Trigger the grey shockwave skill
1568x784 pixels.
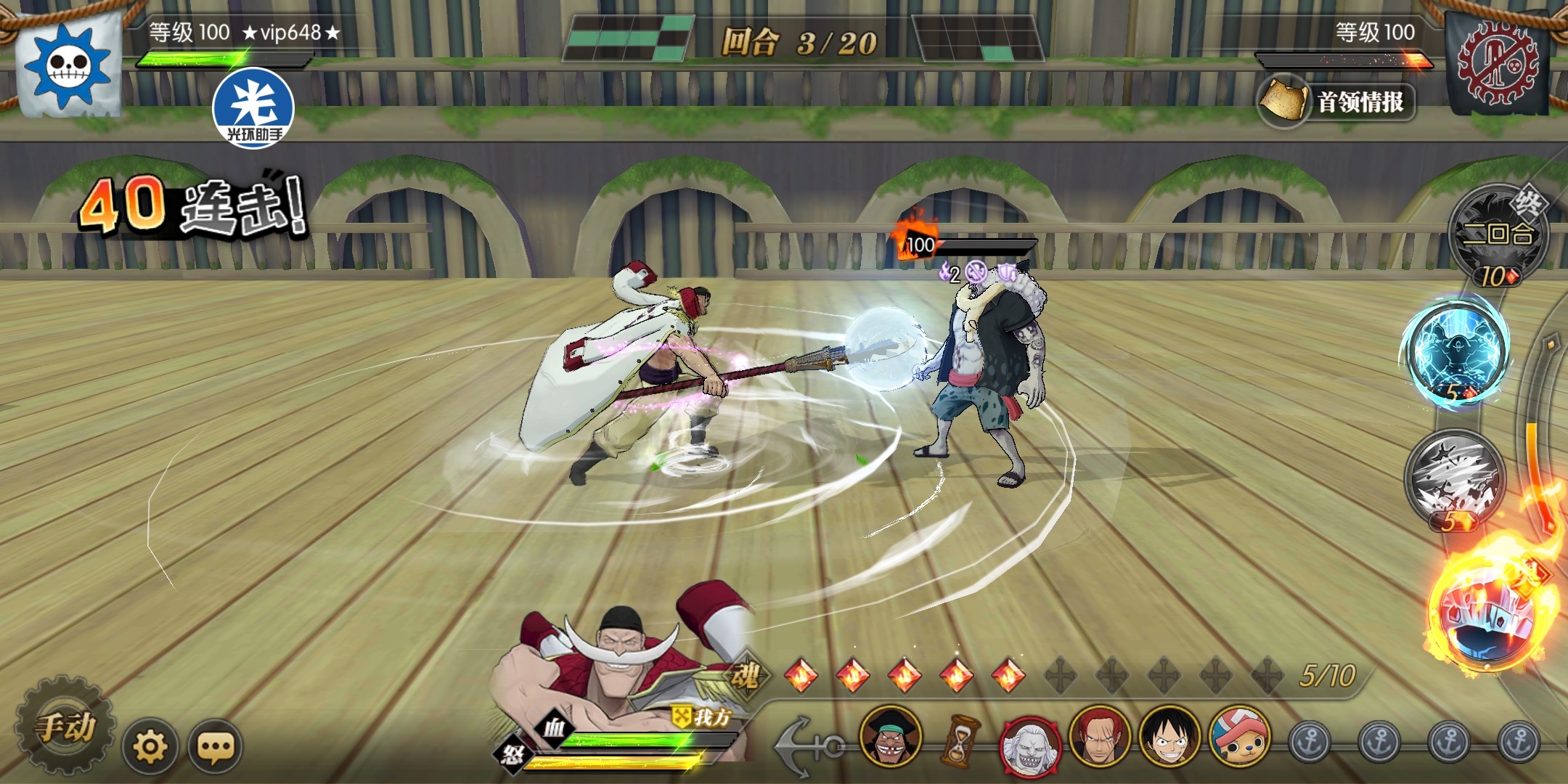point(1454,478)
